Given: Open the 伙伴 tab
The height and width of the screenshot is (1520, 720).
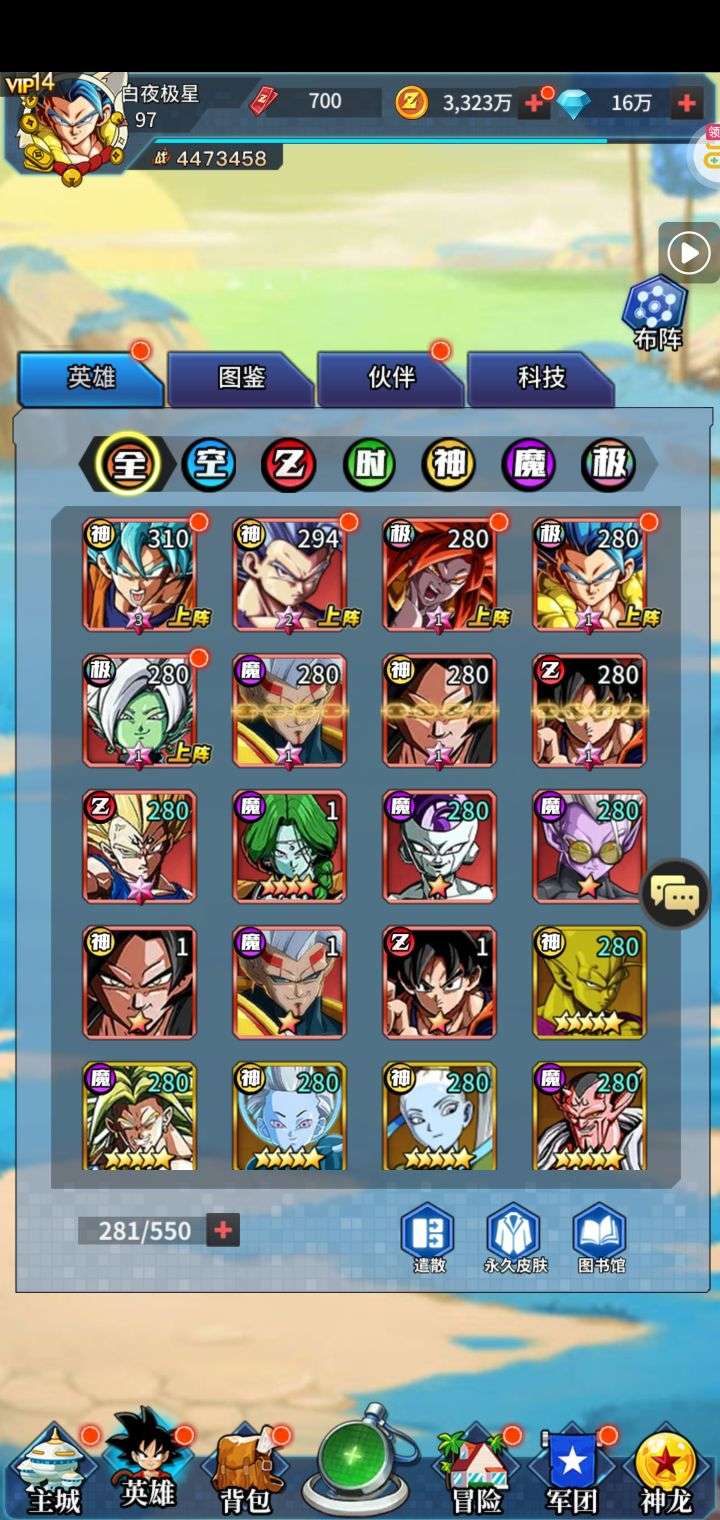Looking at the screenshot, I should [x=391, y=377].
